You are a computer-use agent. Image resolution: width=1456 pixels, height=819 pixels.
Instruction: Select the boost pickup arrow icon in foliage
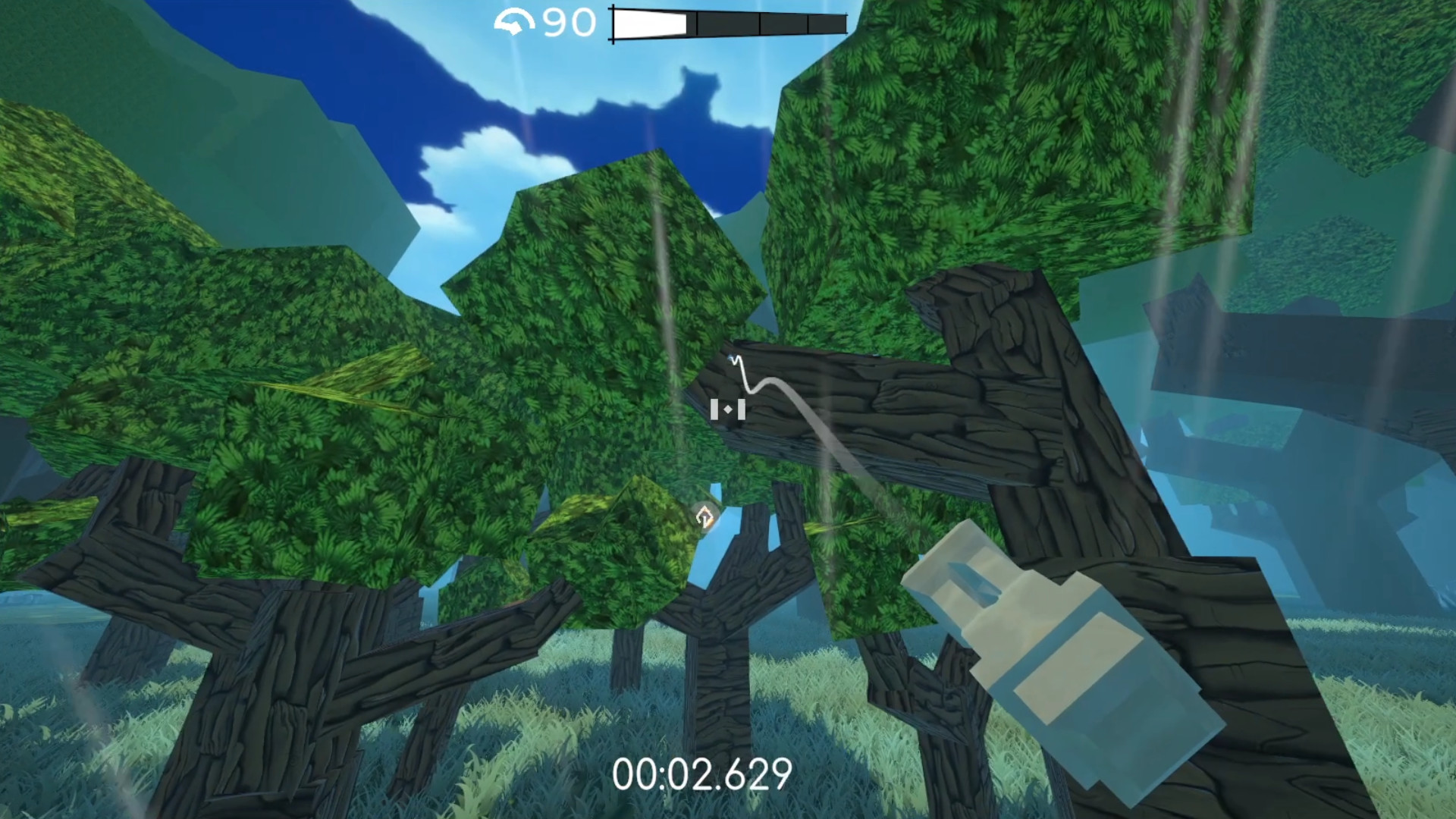click(704, 517)
